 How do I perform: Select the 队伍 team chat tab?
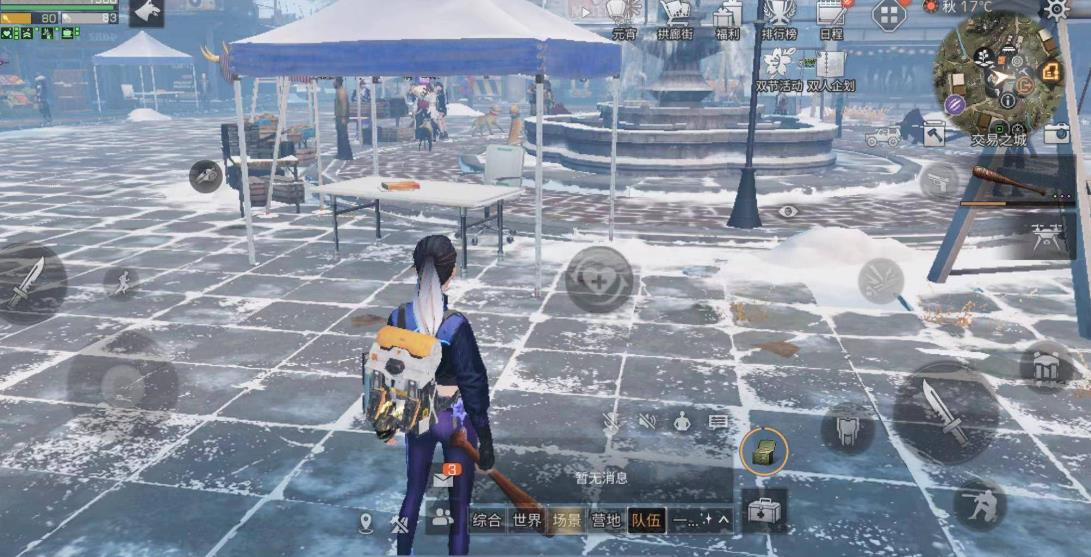pos(645,520)
